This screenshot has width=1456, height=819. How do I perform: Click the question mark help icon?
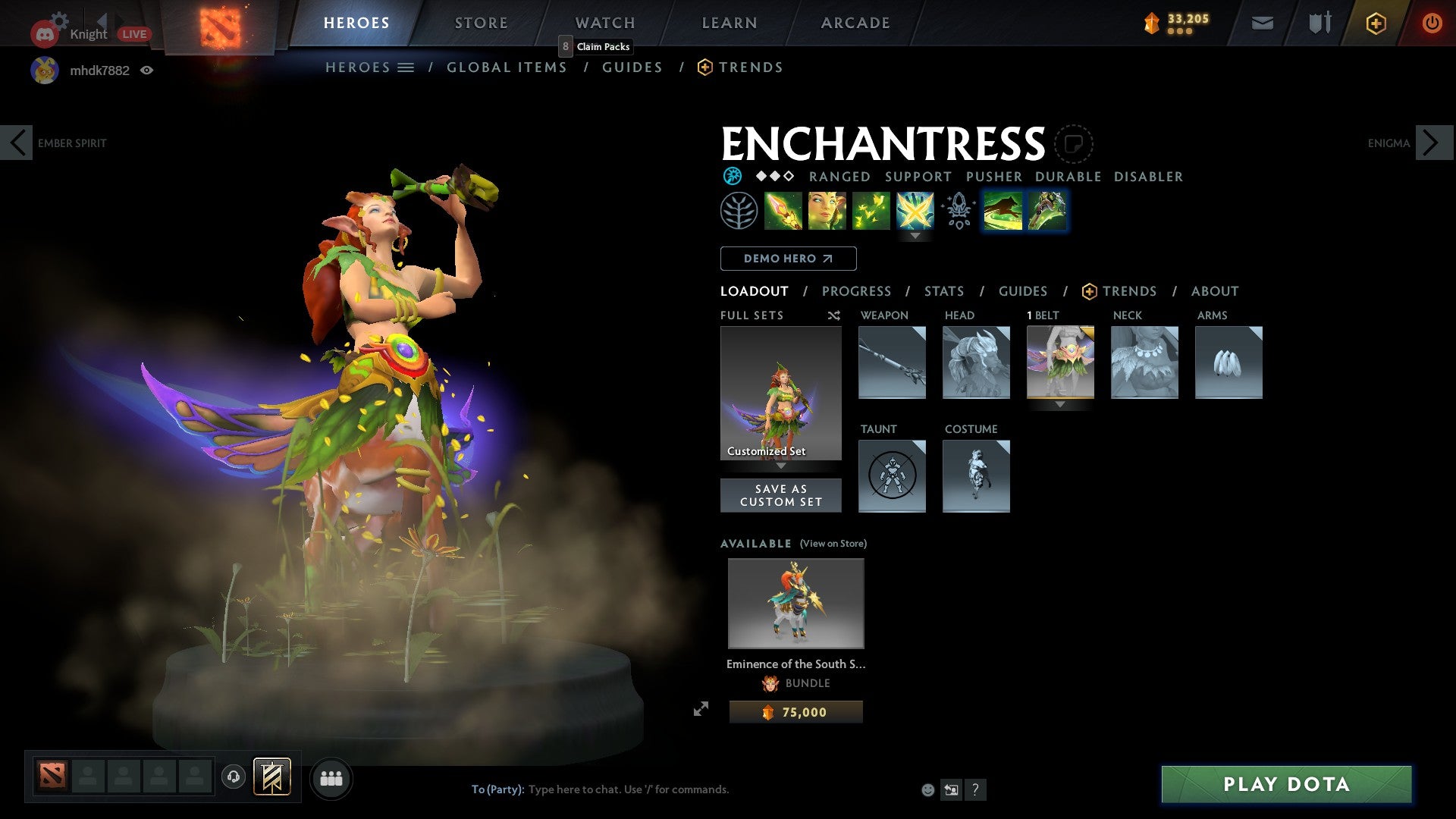(x=975, y=789)
